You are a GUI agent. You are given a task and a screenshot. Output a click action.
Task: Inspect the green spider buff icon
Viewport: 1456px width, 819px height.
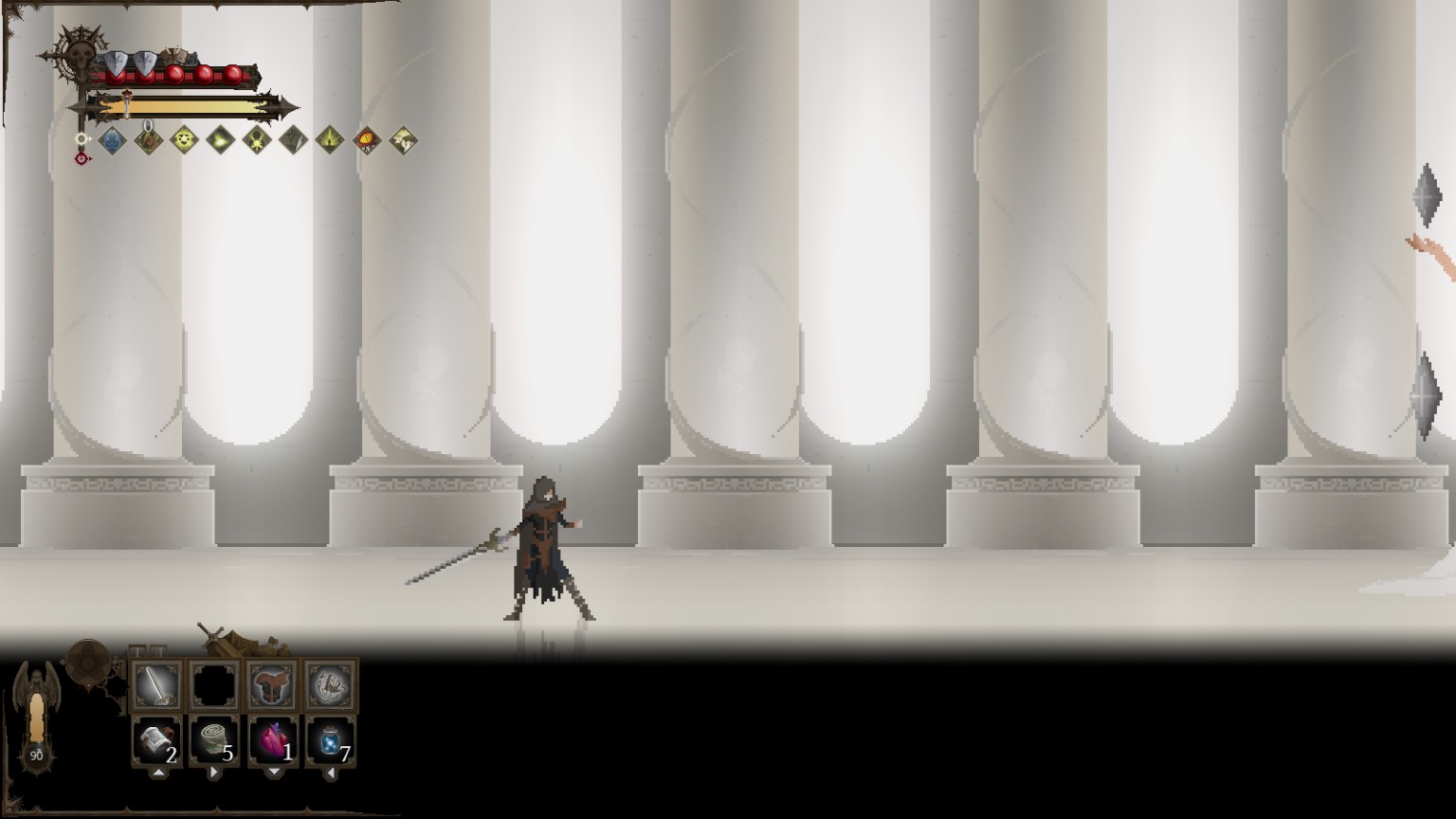coord(257,141)
